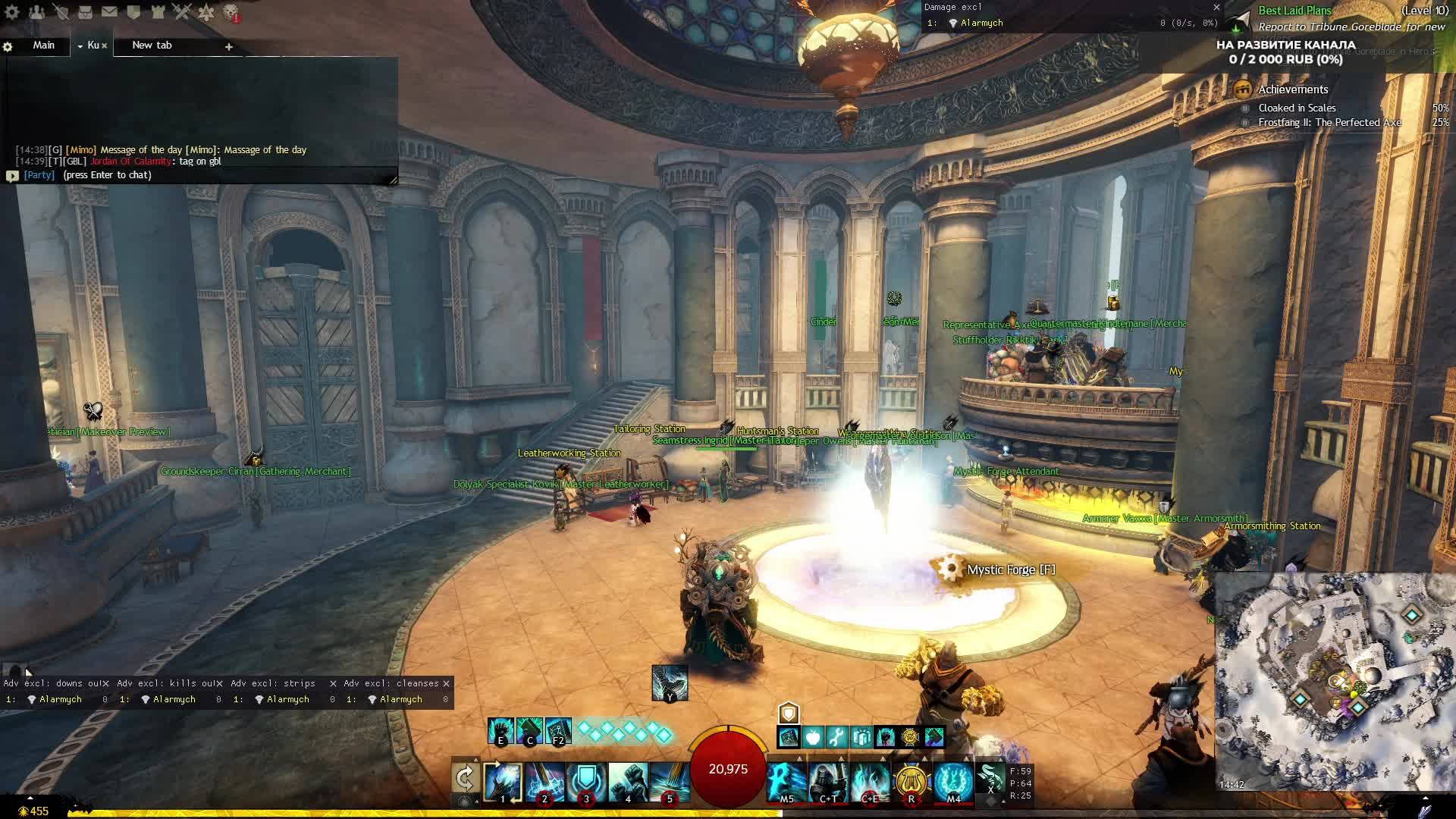The image size is (1456, 819).
Task: Activate the clenched fists skill 4
Action: point(628,783)
